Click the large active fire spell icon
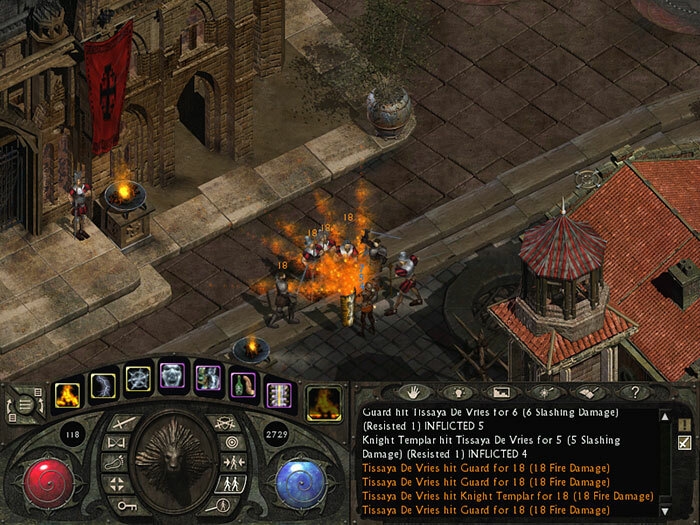Screen dimensions: 700x525 pyautogui.click(x=322, y=401)
